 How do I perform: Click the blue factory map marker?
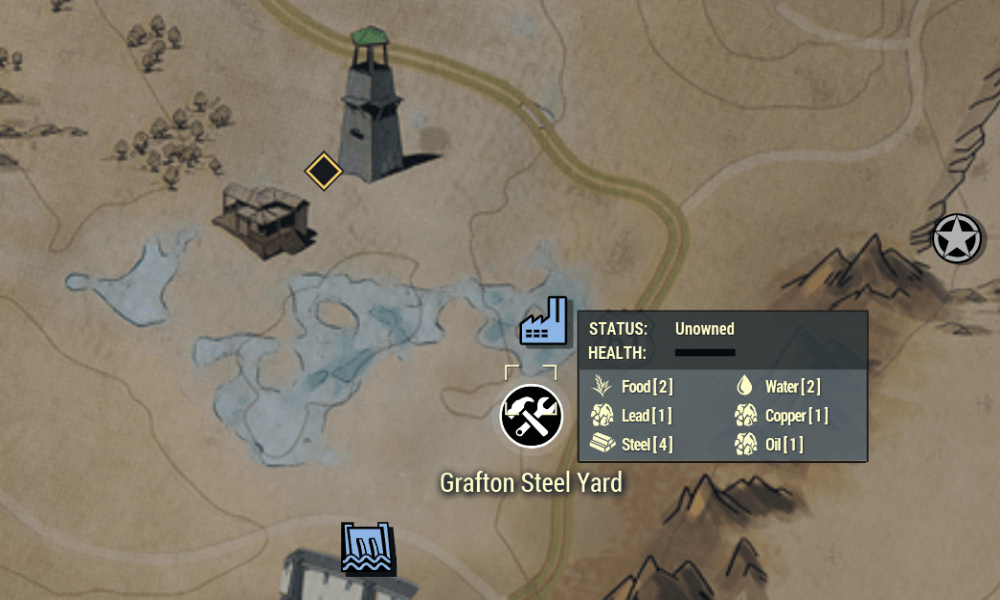[x=544, y=322]
